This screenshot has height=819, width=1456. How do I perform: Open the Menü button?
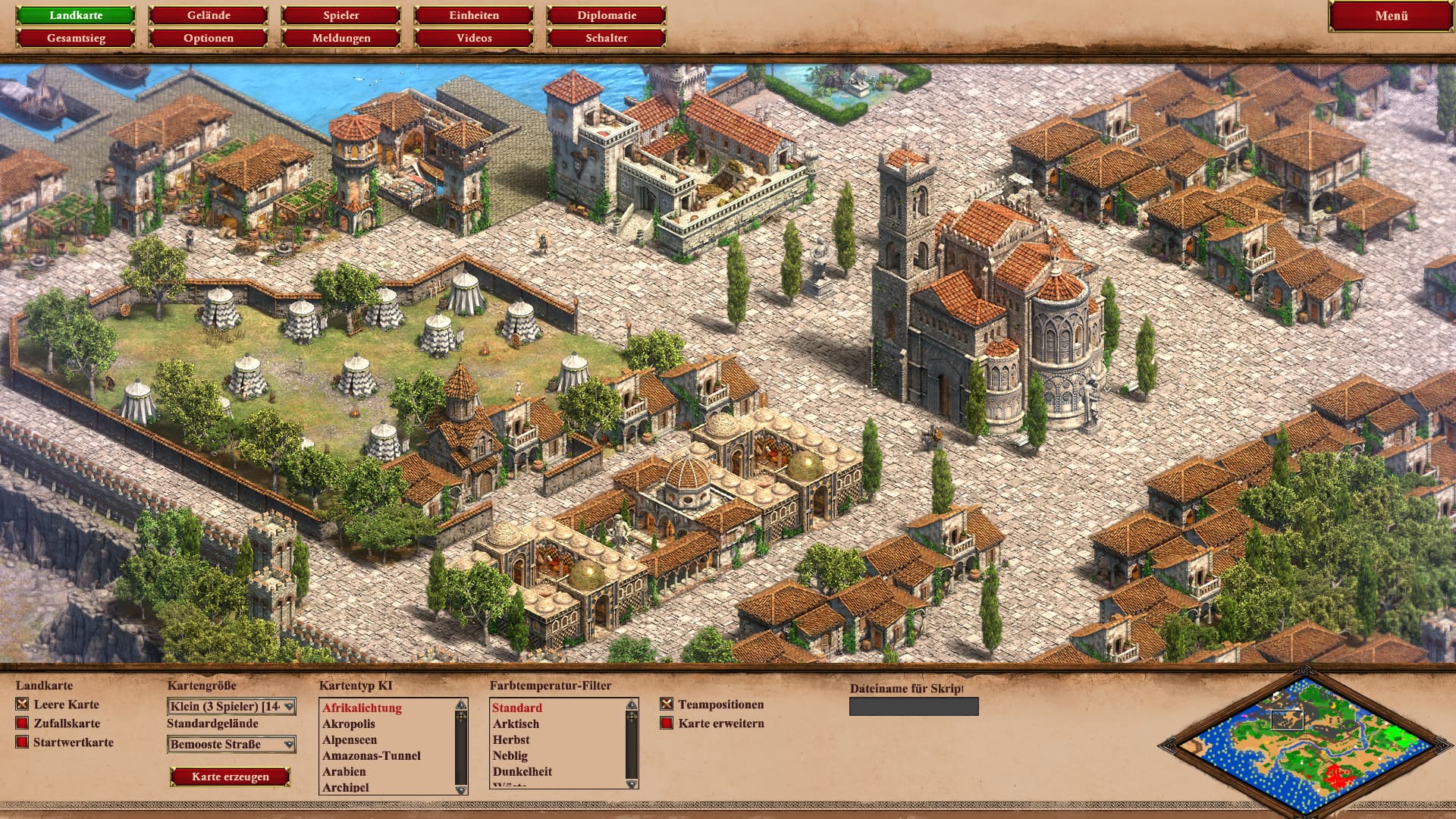(1391, 16)
